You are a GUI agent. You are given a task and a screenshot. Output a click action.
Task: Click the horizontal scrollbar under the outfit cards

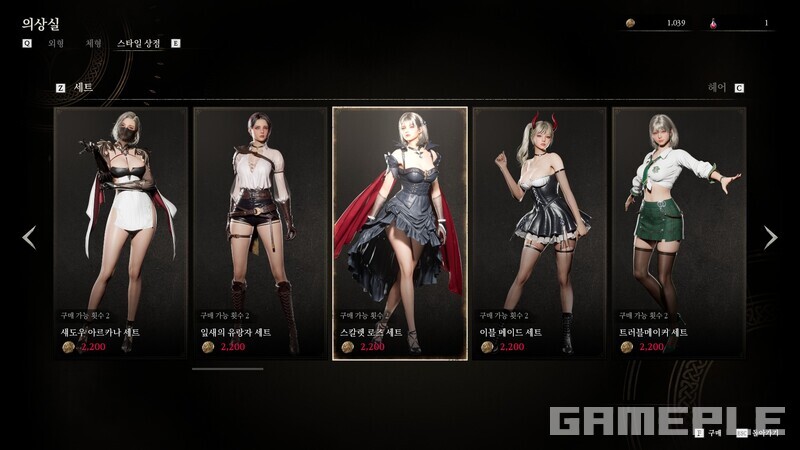click(x=227, y=369)
